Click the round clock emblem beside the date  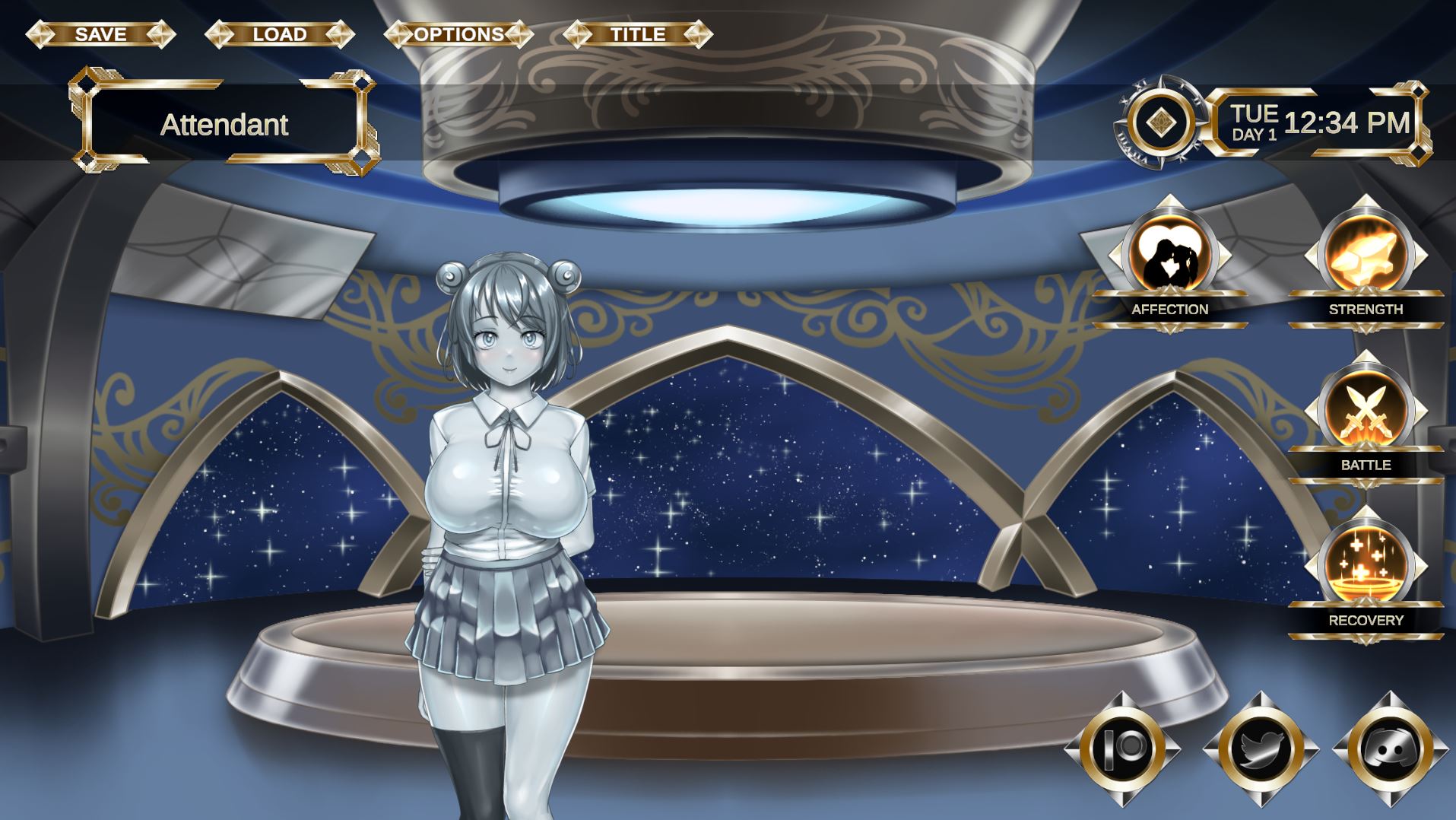pyautogui.click(x=1160, y=122)
